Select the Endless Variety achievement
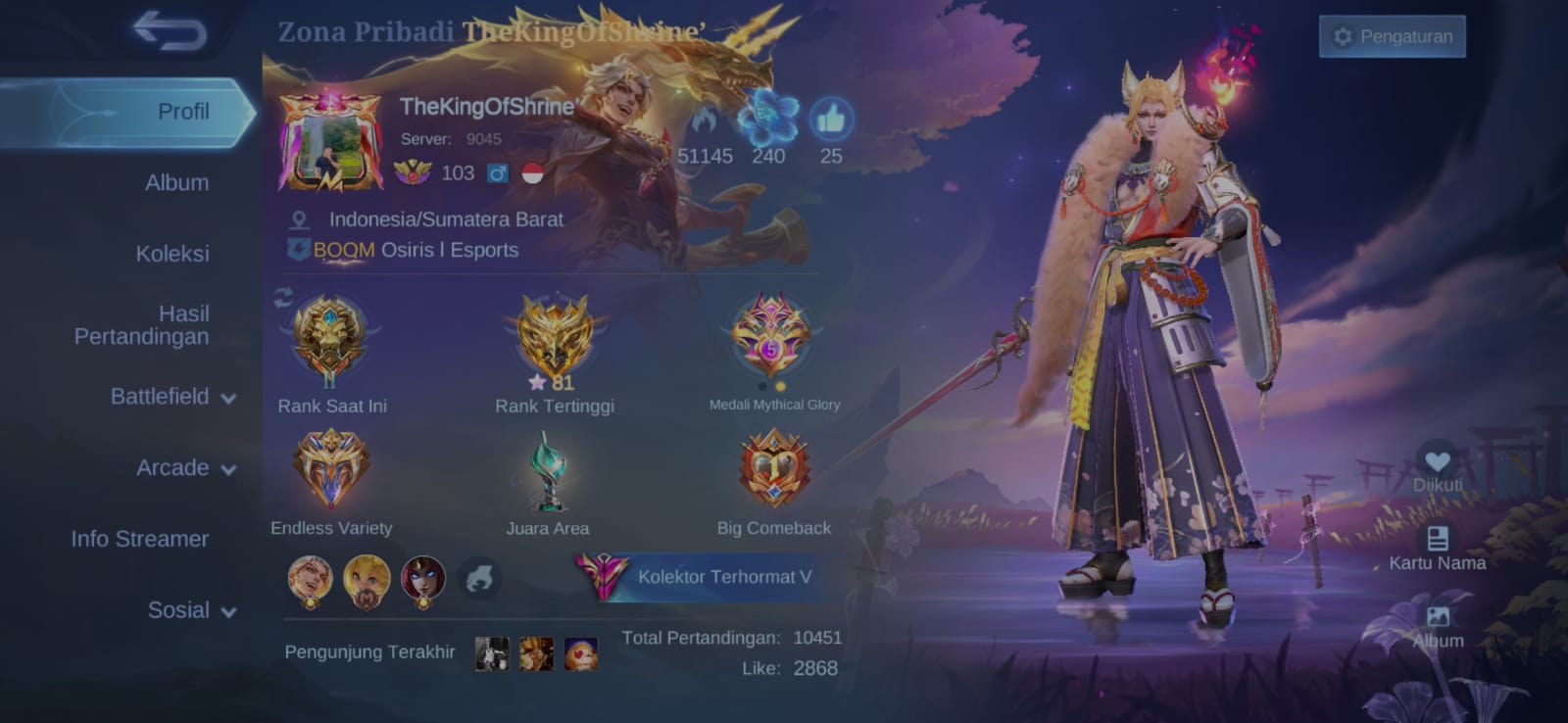The width and height of the screenshot is (1568, 723). [331, 470]
